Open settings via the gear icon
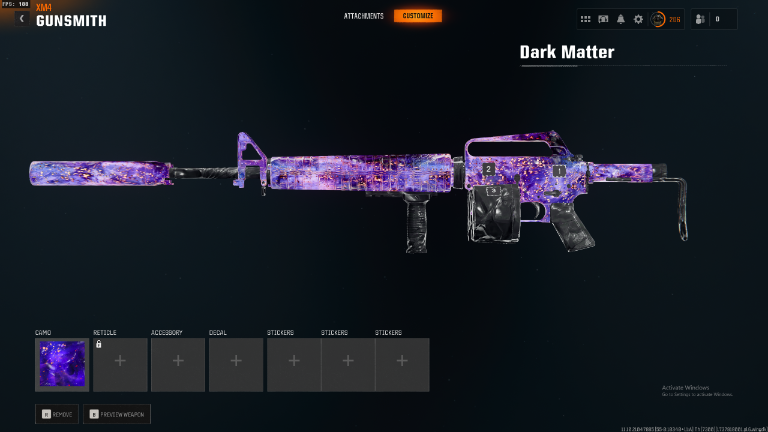 [x=638, y=19]
